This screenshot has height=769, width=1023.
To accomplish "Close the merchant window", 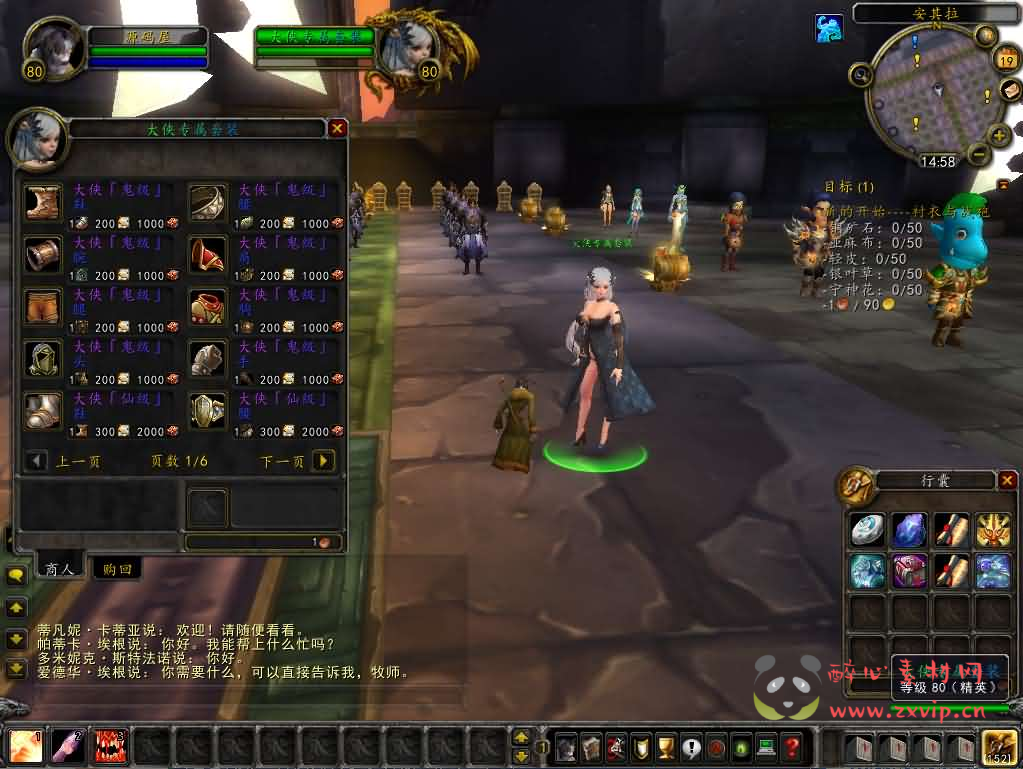I will point(337,128).
